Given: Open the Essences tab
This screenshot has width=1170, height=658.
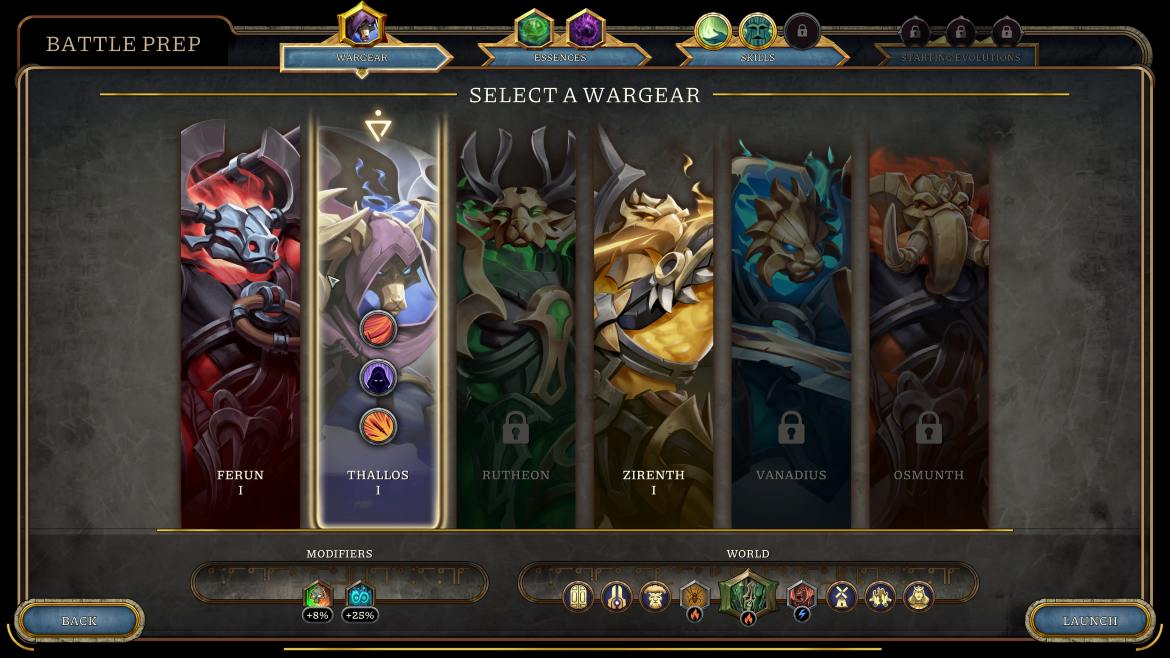Looking at the screenshot, I should (x=560, y=57).
